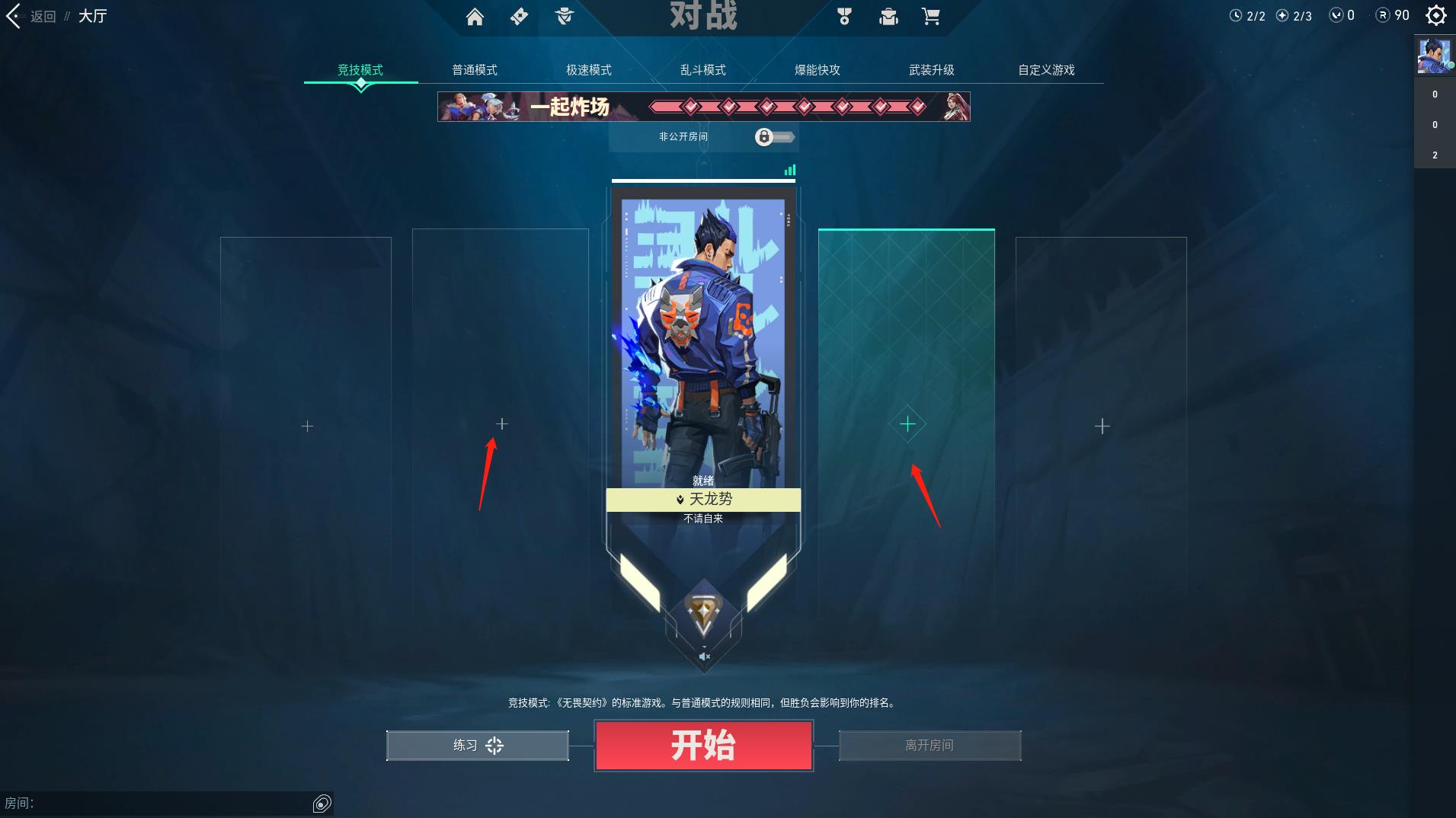The image size is (1456, 818).
Task: Open the settings gear icon
Action: (x=1435, y=15)
